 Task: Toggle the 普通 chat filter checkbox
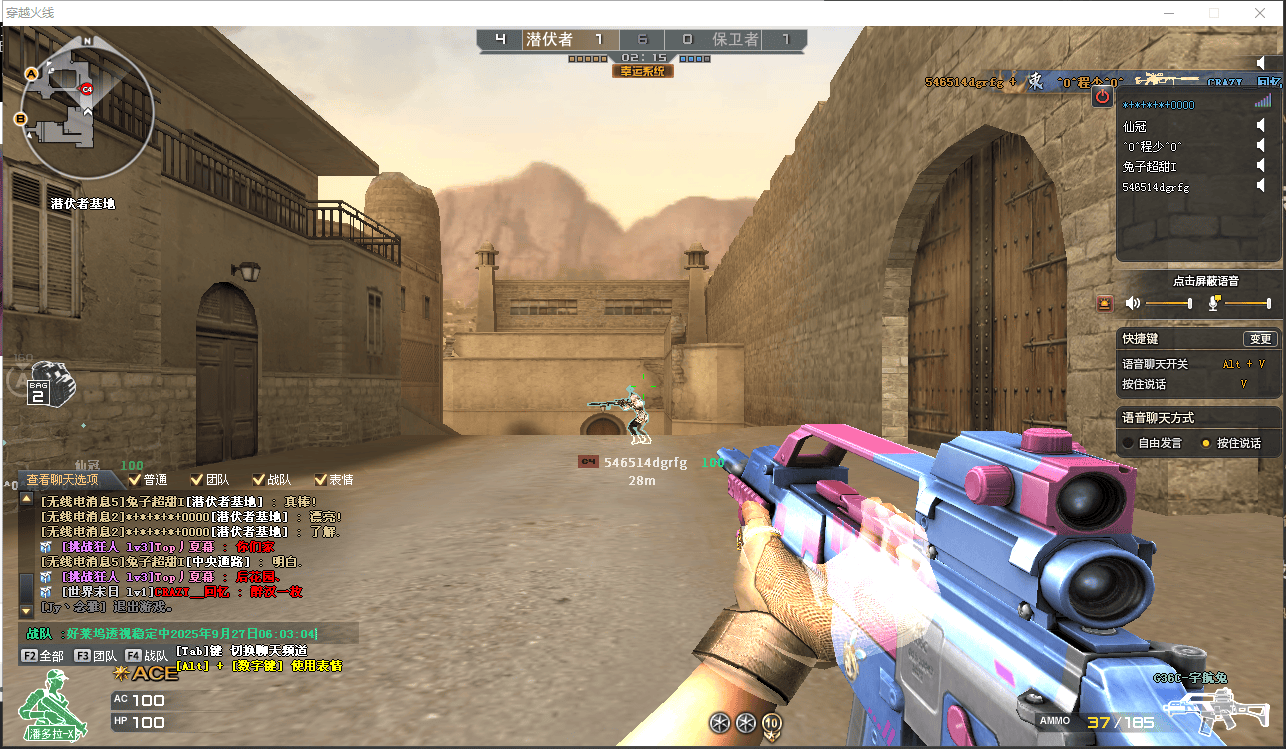pos(135,480)
